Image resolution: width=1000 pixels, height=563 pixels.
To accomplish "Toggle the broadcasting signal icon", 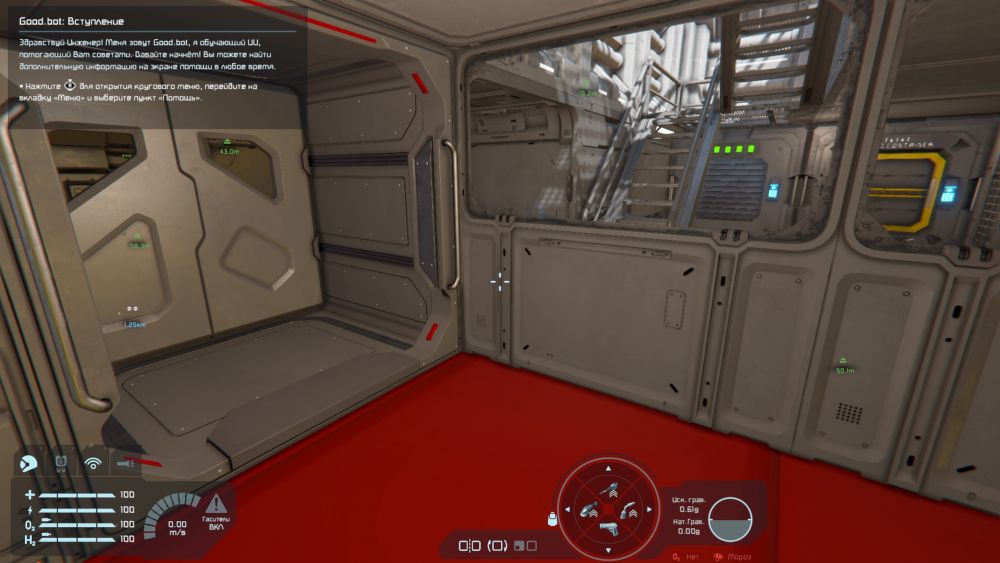I will (93, 462).
